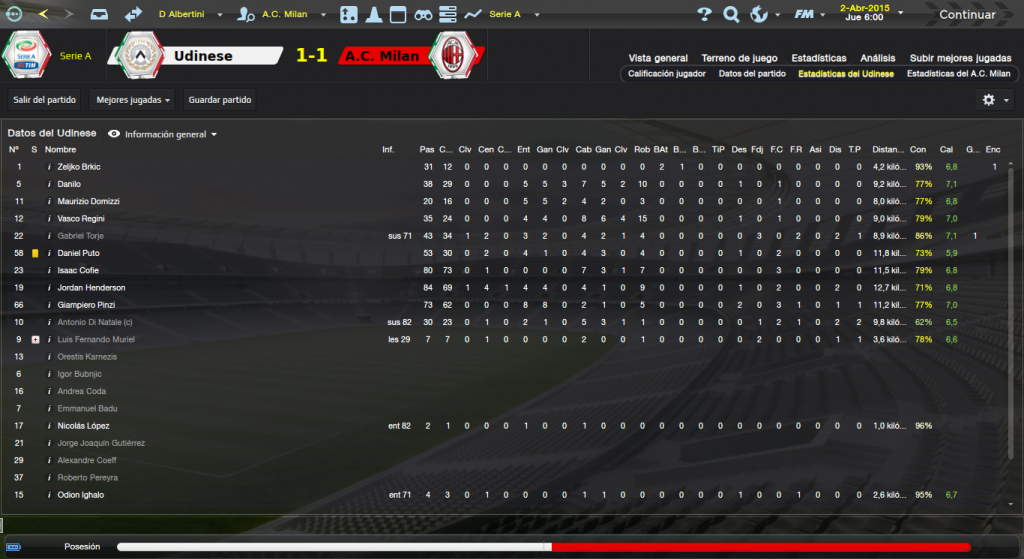The height and width of the screenshot is (559, 1024).
Task: Choose Subir mejores jugadas
Action: [x=960, y=58]
